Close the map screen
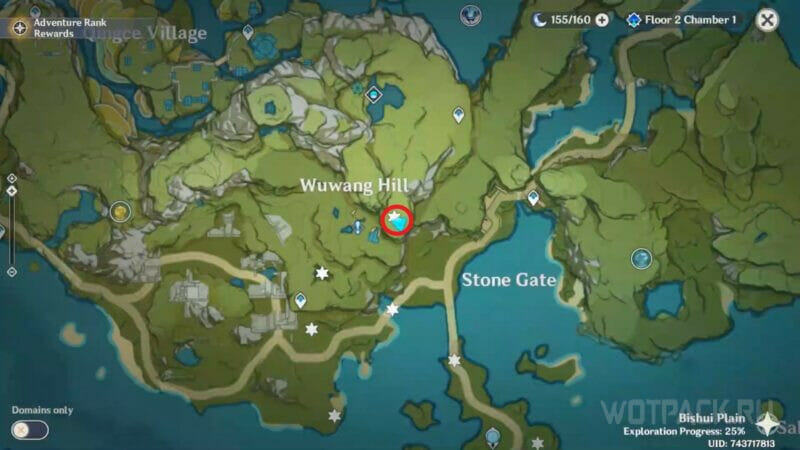 (767, 20)
